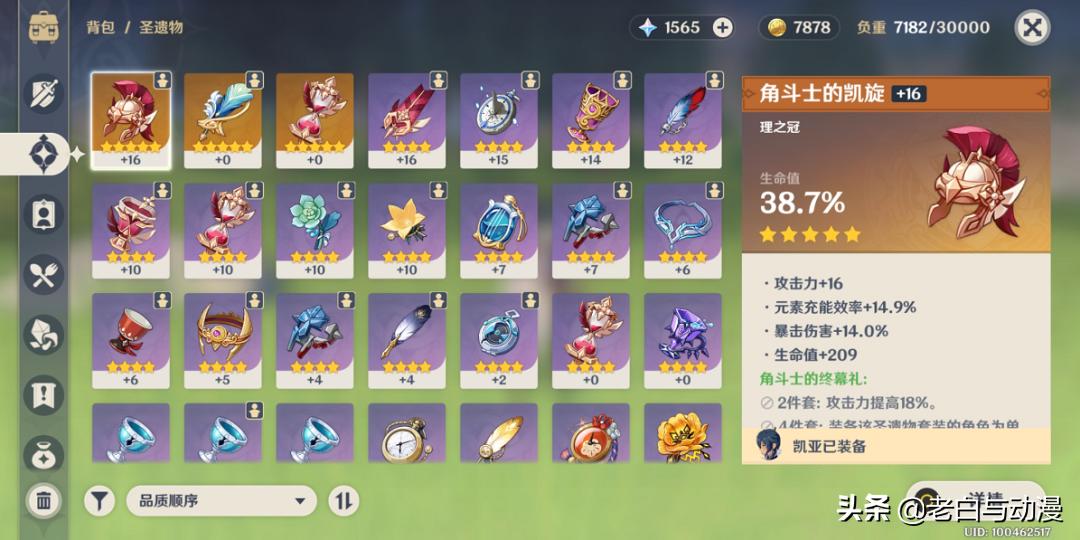1080x540 pixels.
Task: Select the +12 red feather artifact
Action: coord(683,119)
